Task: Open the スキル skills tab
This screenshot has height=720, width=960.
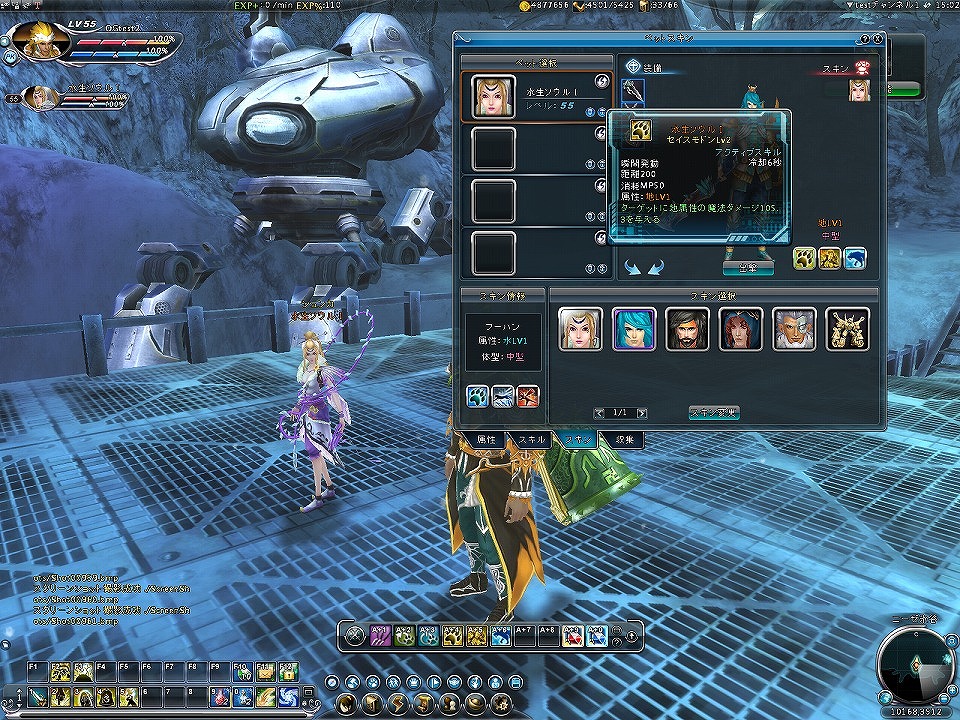Action: tap(532, 439)
